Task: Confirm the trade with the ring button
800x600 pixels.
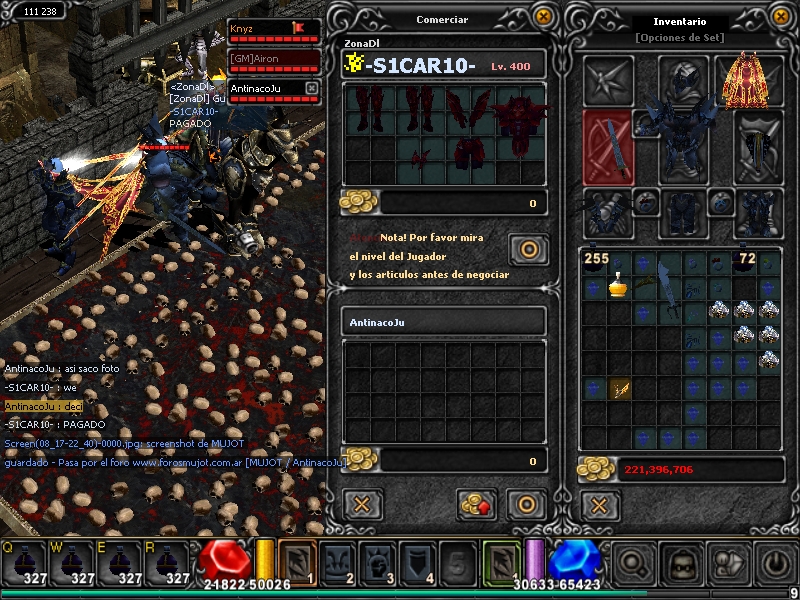Action: 525,503
